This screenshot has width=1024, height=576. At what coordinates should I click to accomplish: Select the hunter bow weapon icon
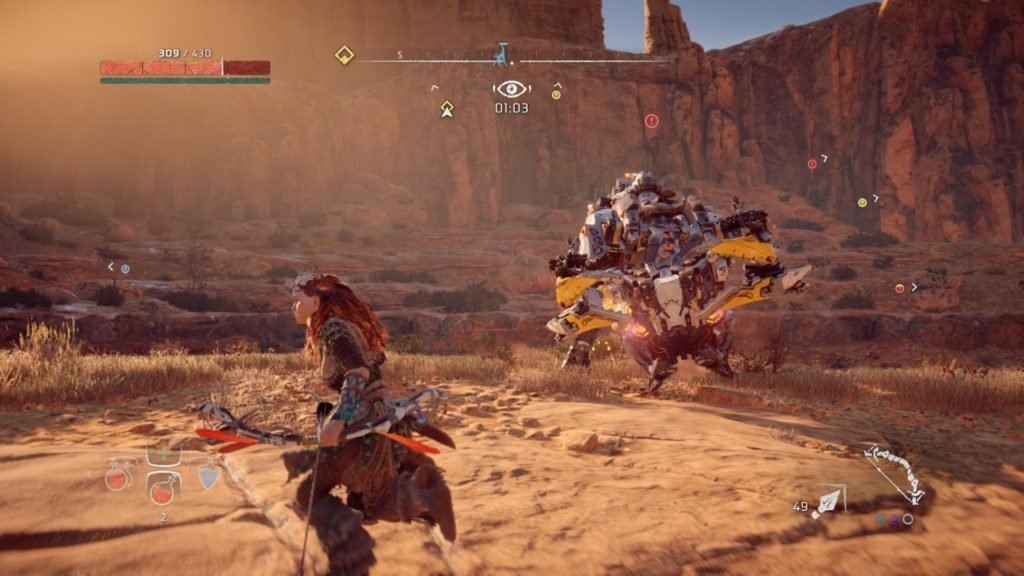point(895,475)
